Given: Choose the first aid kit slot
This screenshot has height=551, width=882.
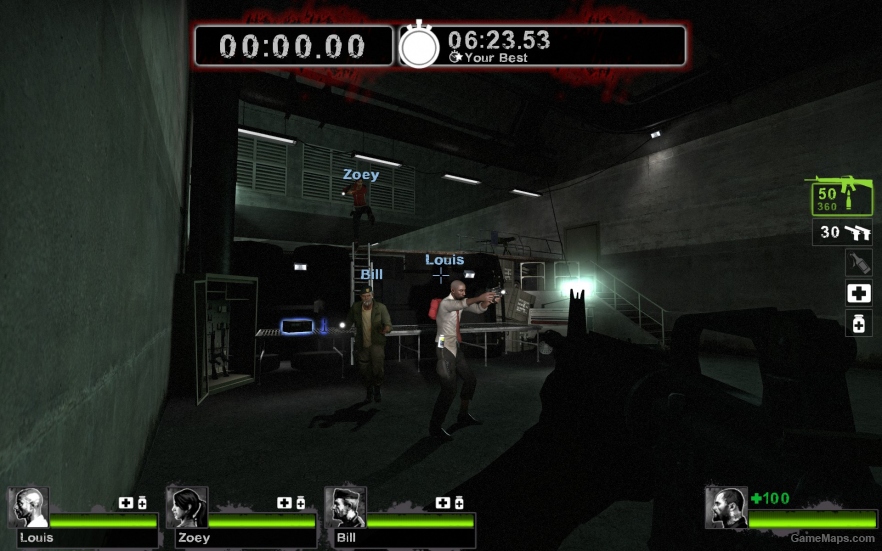Looking at the screenshot, I should click(x=858, y=293).
